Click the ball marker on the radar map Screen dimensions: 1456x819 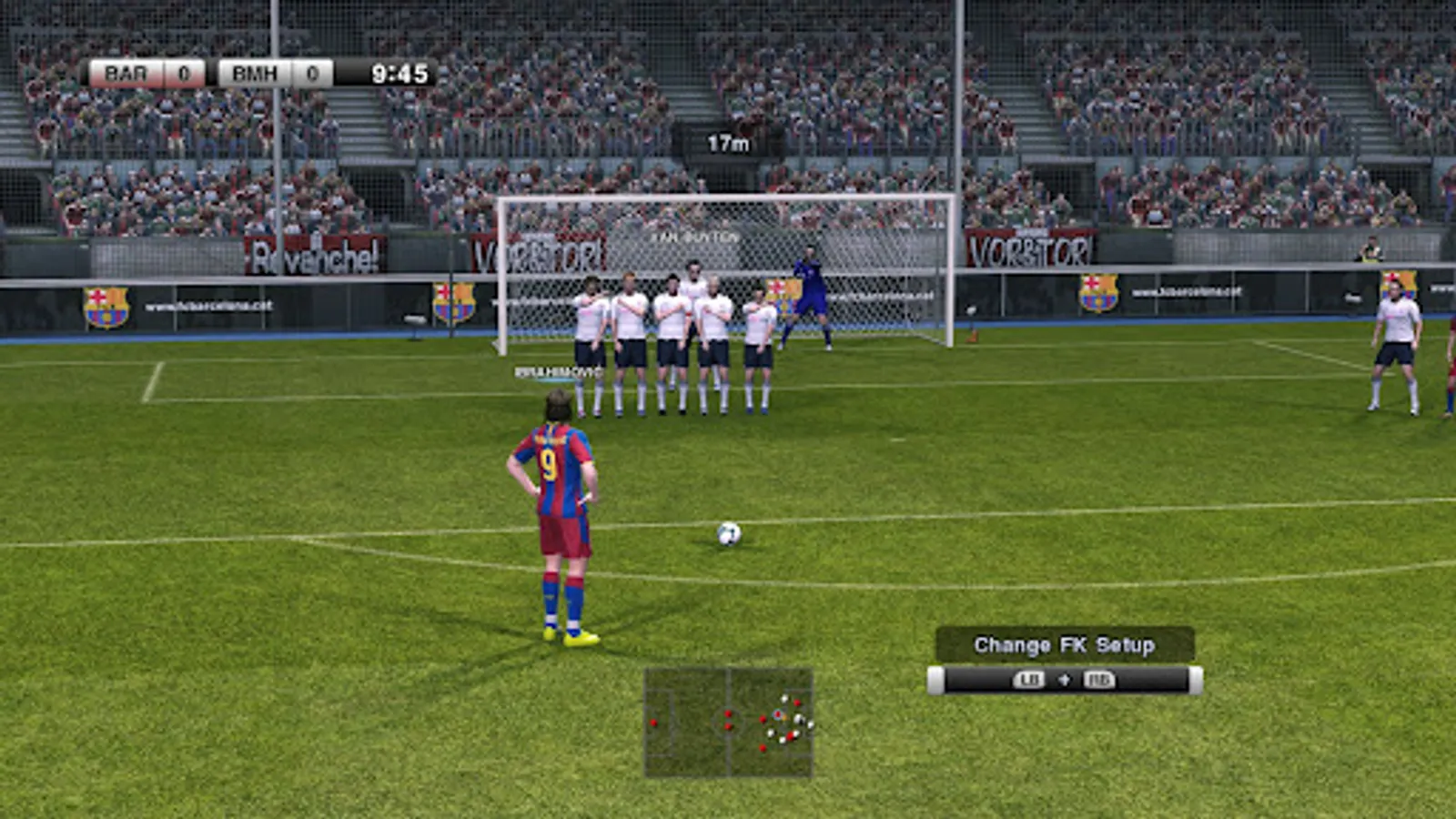tap(785, 718)
